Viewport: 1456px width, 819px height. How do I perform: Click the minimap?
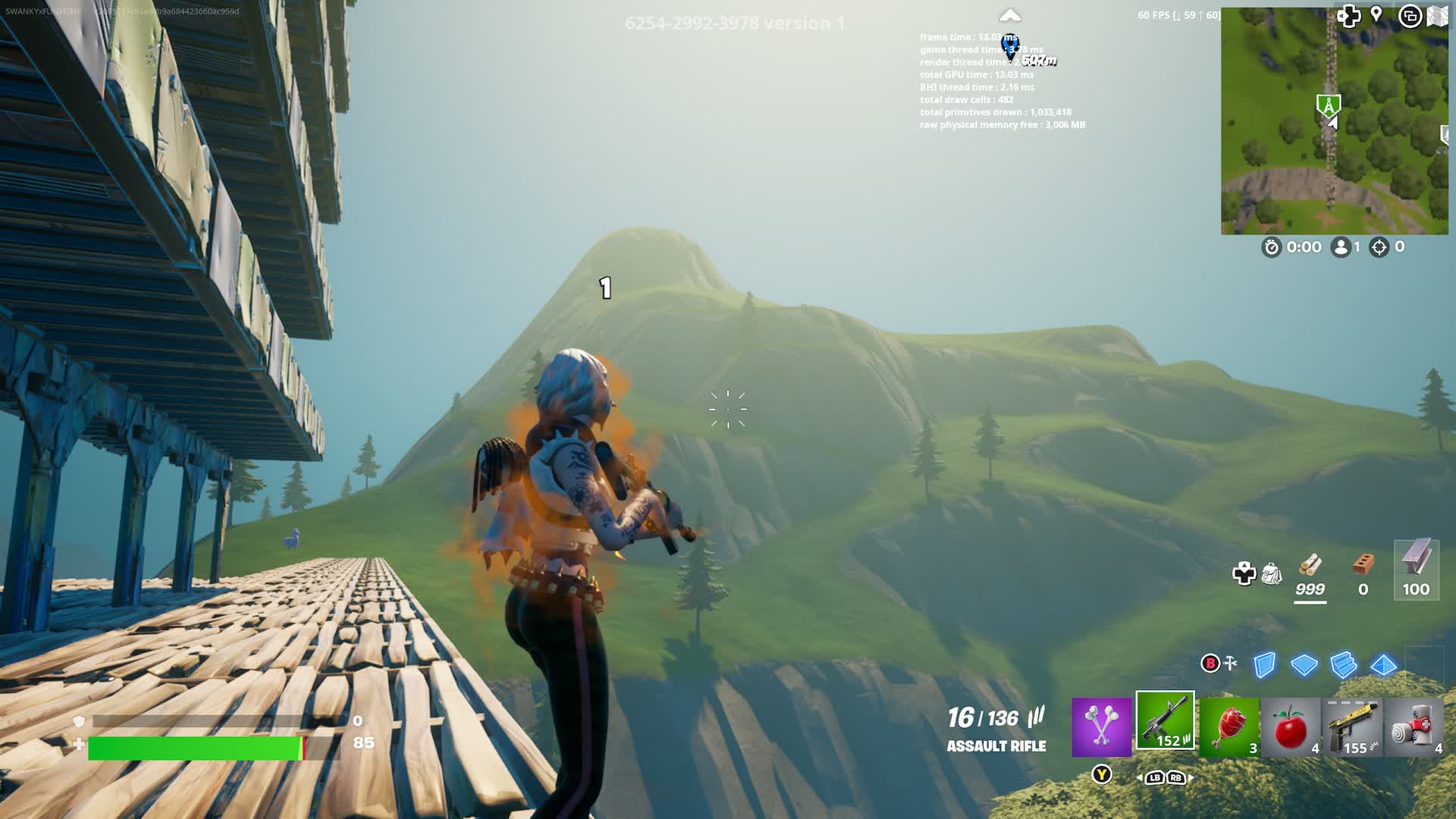pos(1334,121)
